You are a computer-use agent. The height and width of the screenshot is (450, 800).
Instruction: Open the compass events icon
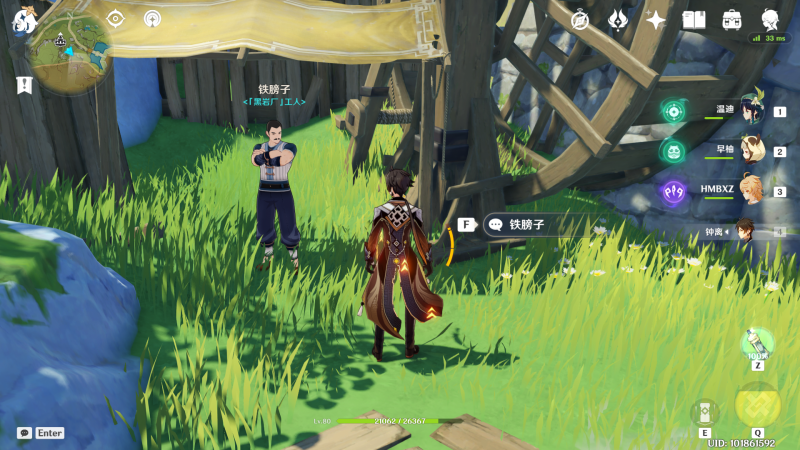pos(580,19)
